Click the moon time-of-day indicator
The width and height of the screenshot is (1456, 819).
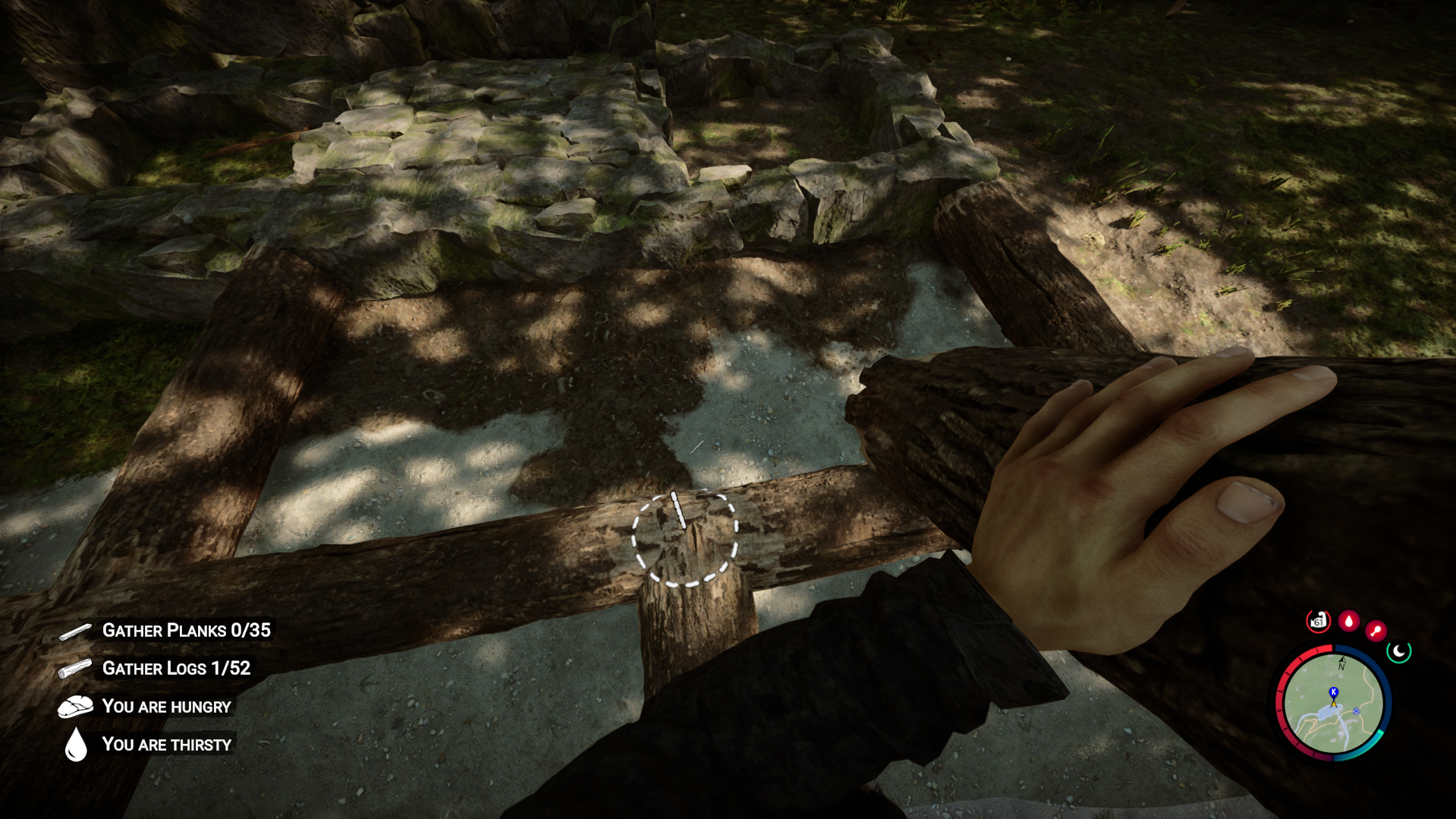(x=1399, y=650)
